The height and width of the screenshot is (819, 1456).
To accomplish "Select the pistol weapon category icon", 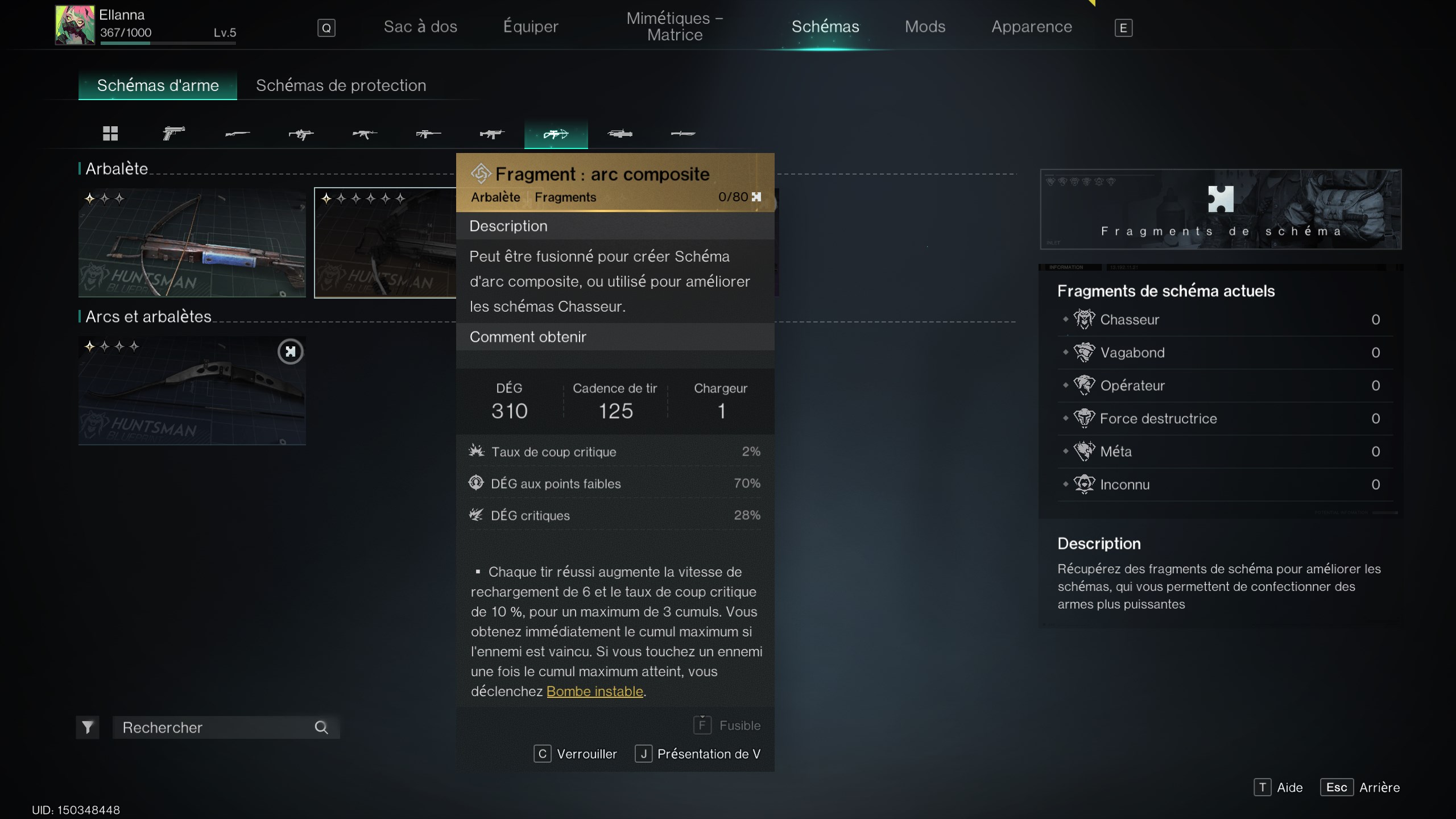I will pyautogui.click(x=173, y=134).
